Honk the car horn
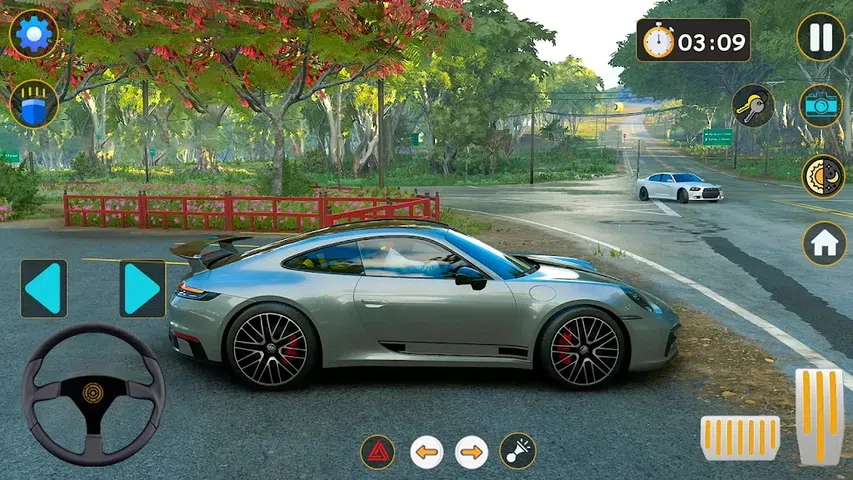The width and height of the screenshot is (853, 480). 517,452
